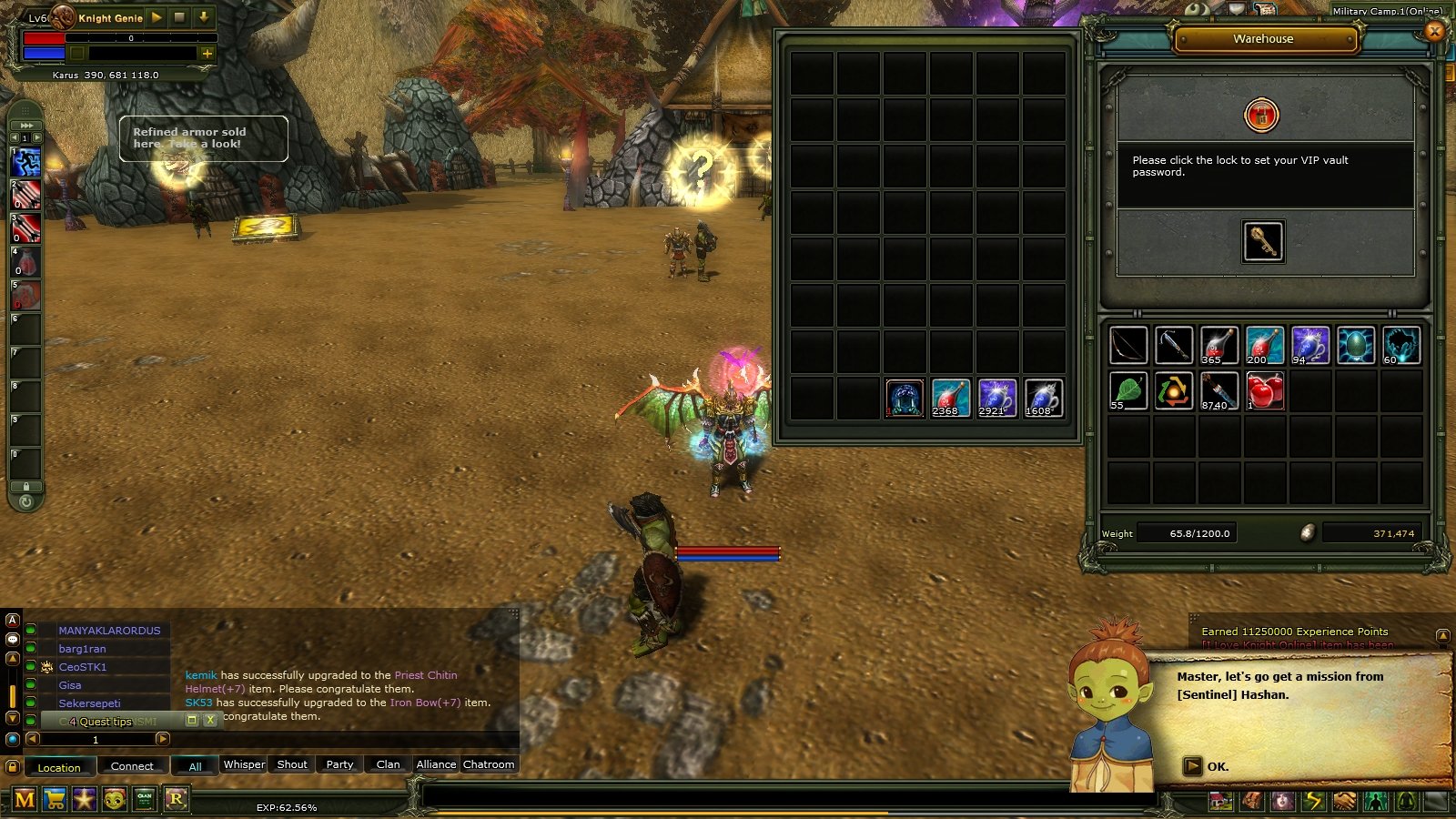1456x819 pixels.
Task: Close the Quest tips popup
Action: pyautogui.click(x=210, y=720)
